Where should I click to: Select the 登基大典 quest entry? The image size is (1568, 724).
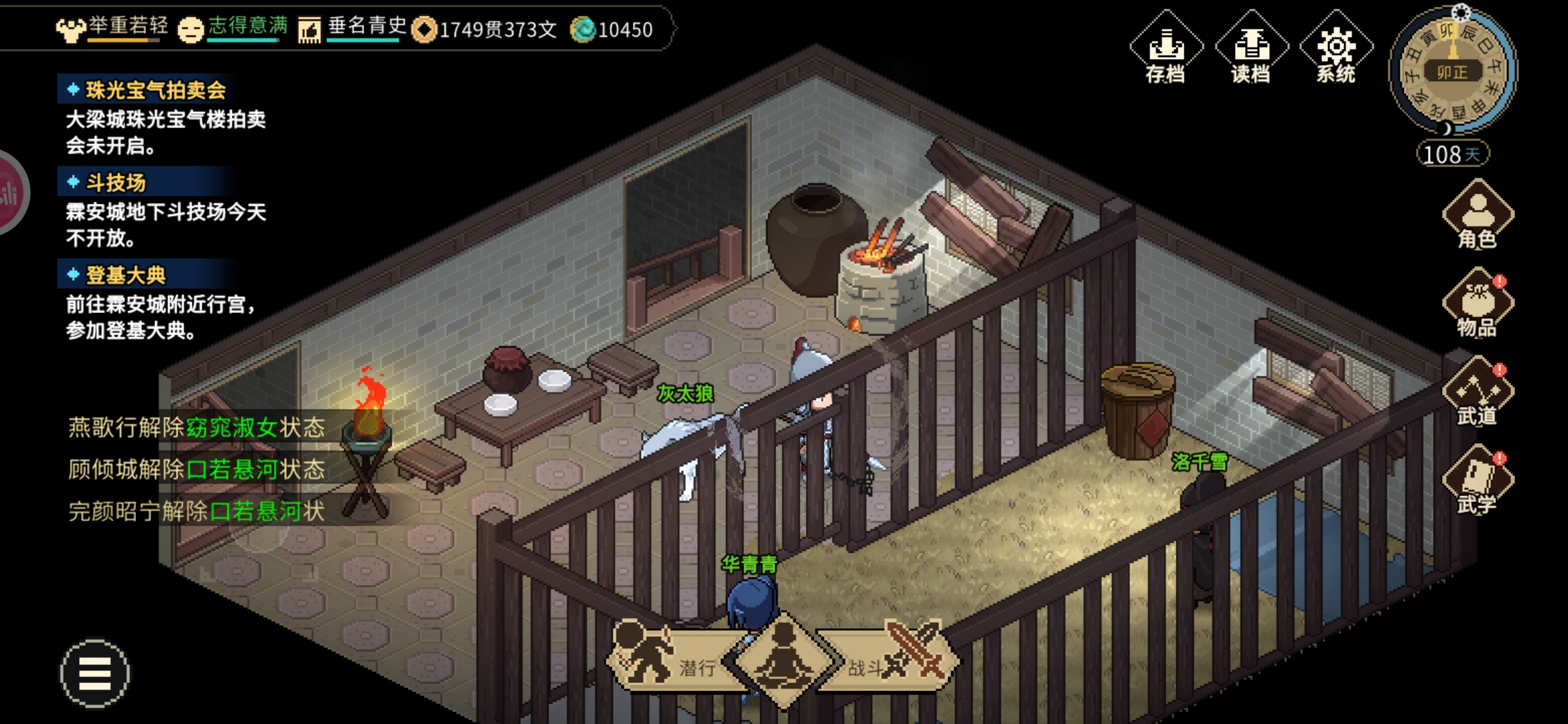click(x=125, y=275)
